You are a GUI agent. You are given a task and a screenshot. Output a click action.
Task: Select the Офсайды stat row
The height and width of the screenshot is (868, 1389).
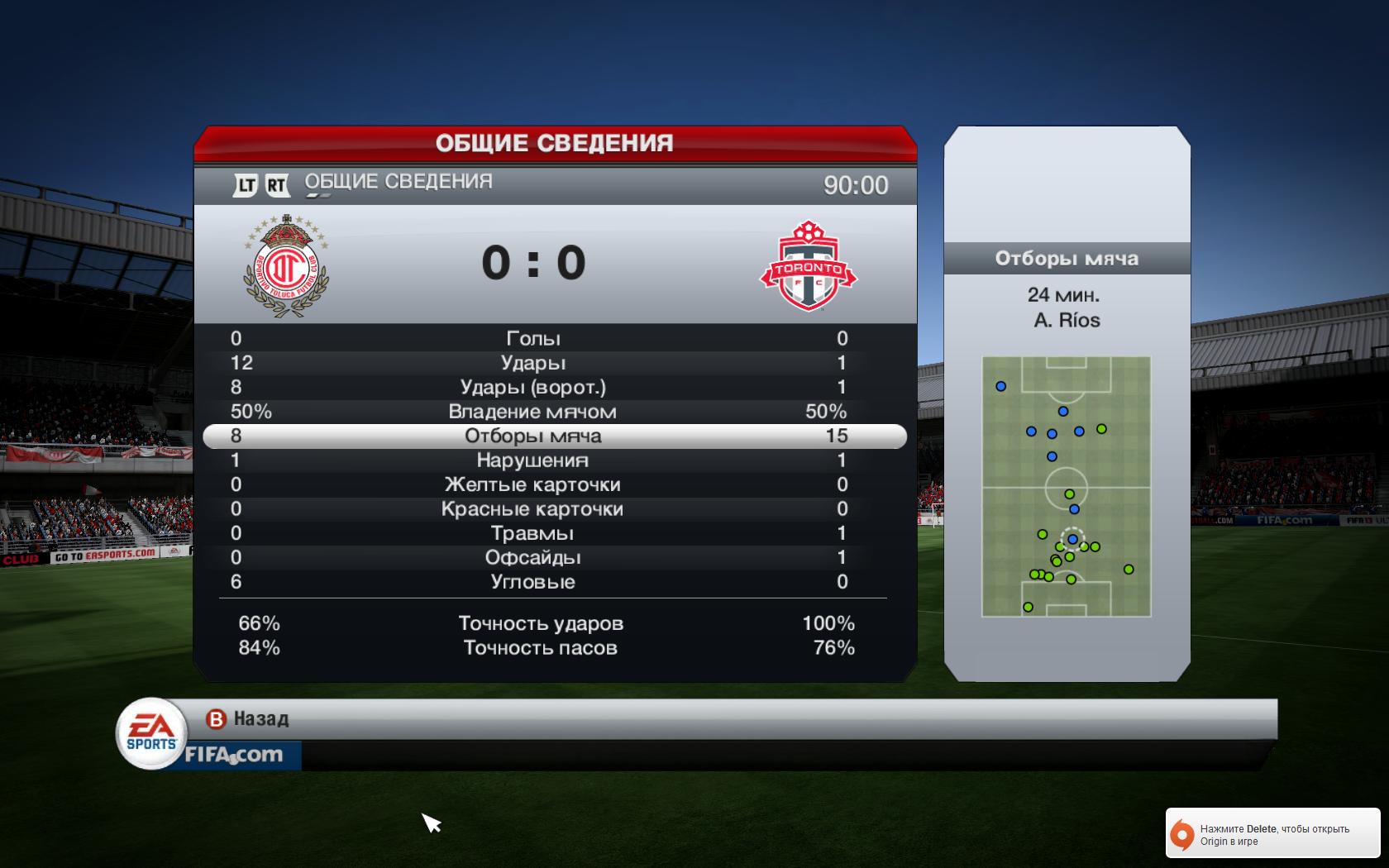coord(533,557)
